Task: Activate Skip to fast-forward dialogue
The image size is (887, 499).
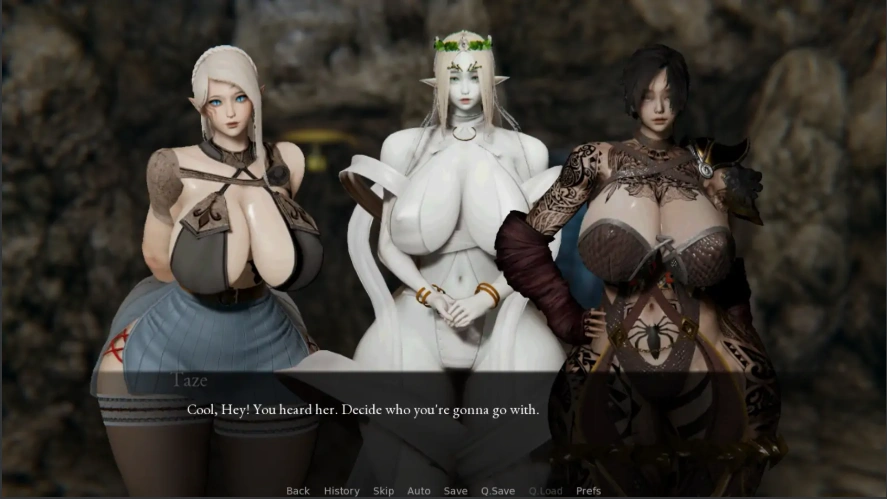Action: pos(383,491)
